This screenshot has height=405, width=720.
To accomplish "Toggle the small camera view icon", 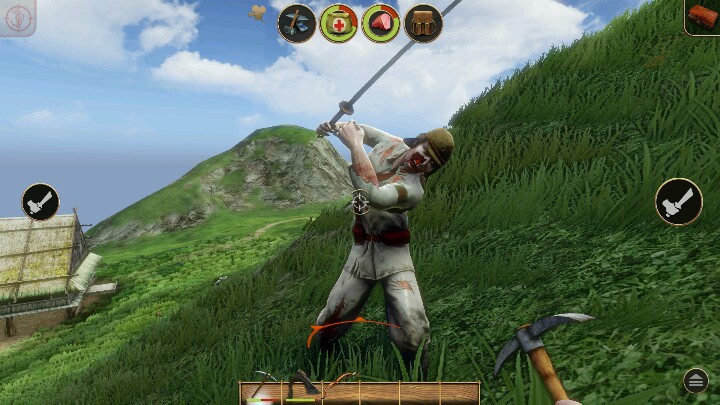I will coord(257,13).
